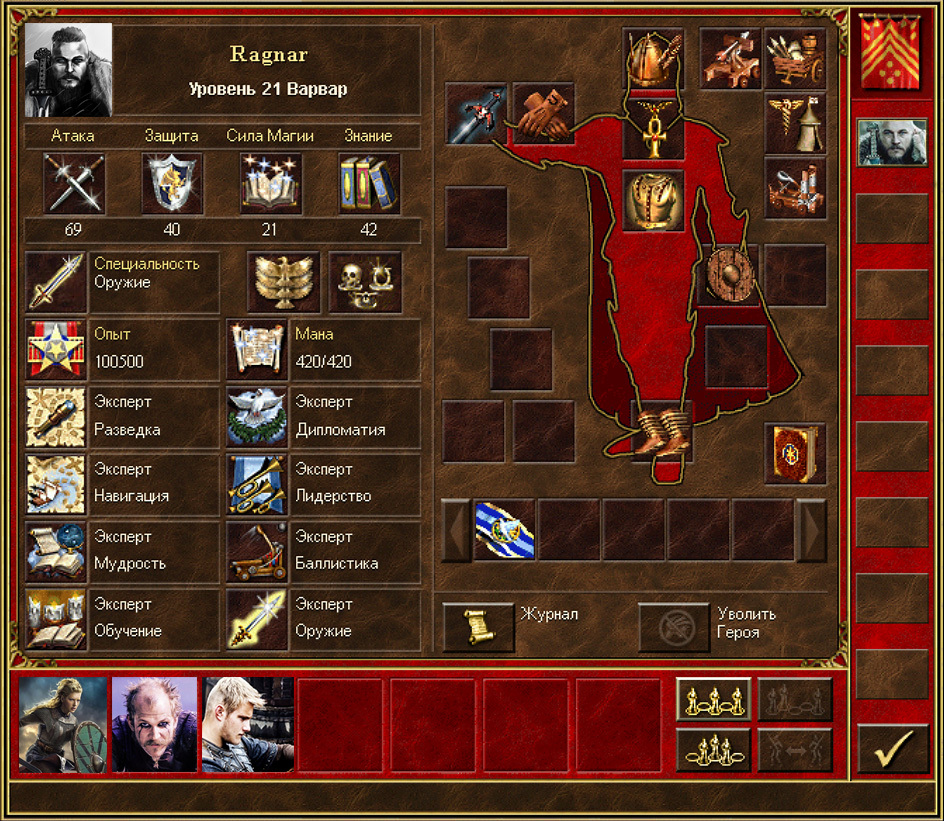Viewport: 944px width, 821px height.
Task: Select the blue striped banner in backpack
Action: (x=504, y=530)
